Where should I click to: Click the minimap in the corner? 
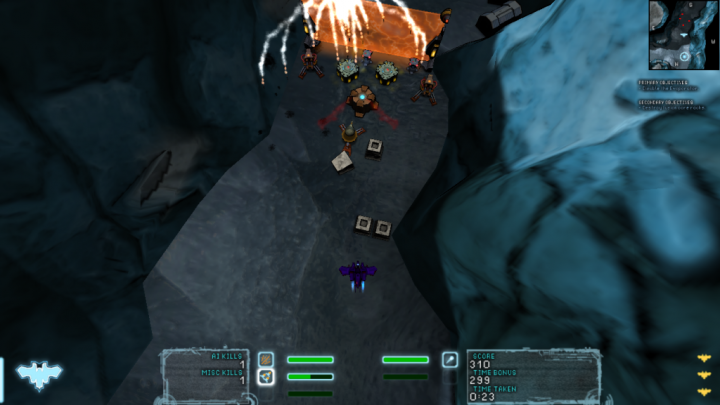(x=684, y=34)
